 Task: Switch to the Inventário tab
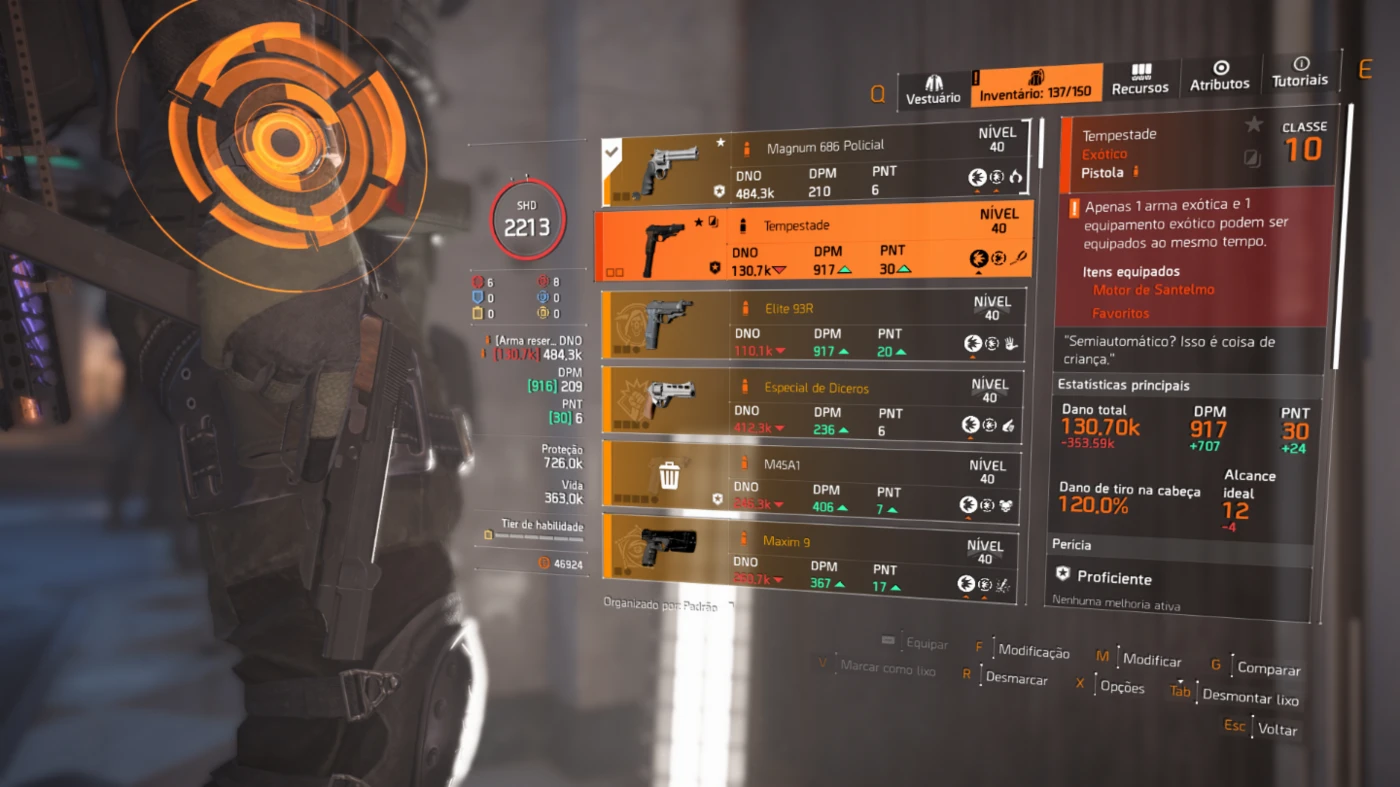point(1036,84)
